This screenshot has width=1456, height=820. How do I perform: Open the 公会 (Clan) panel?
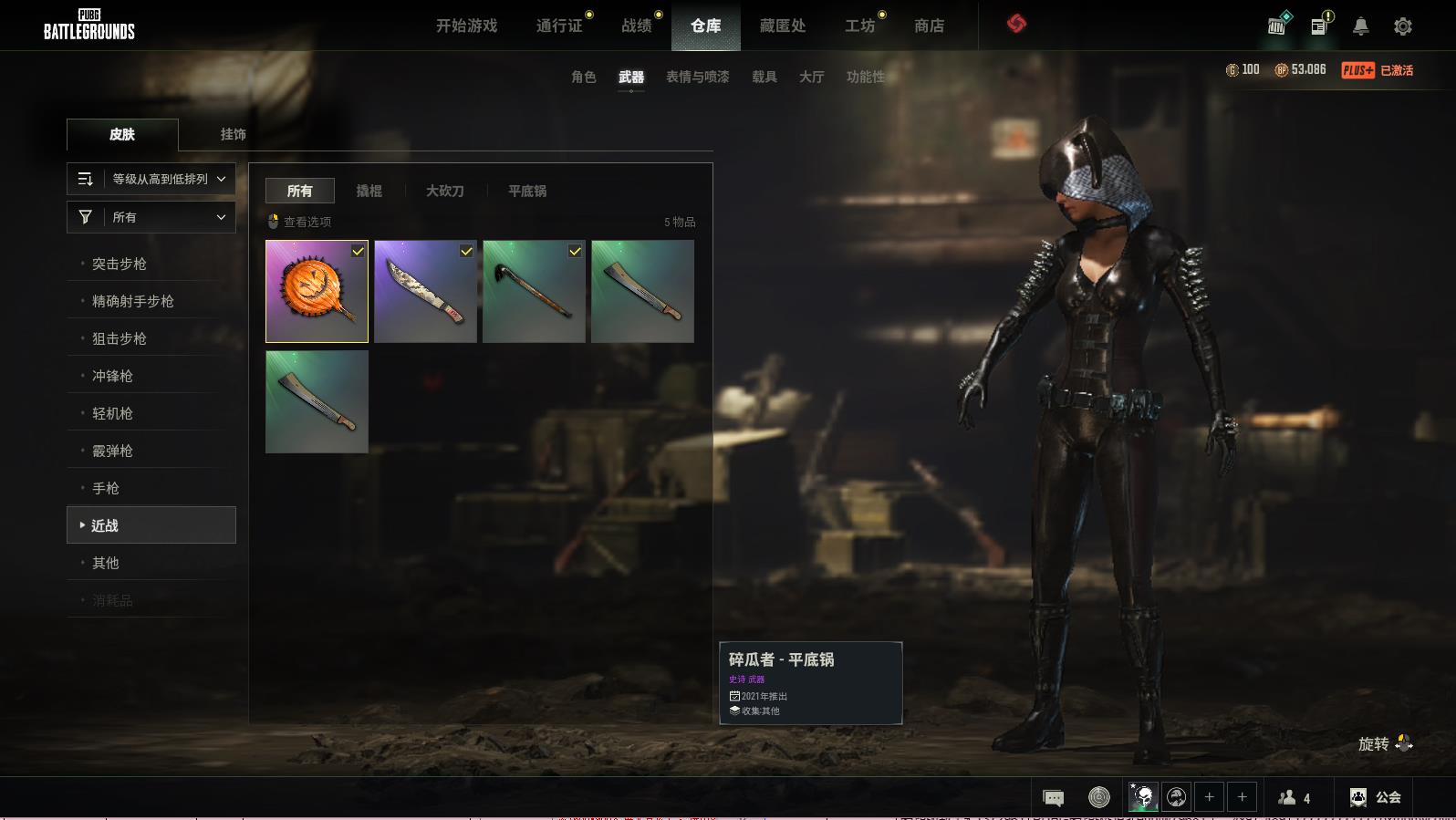(x=1375, y=797)
